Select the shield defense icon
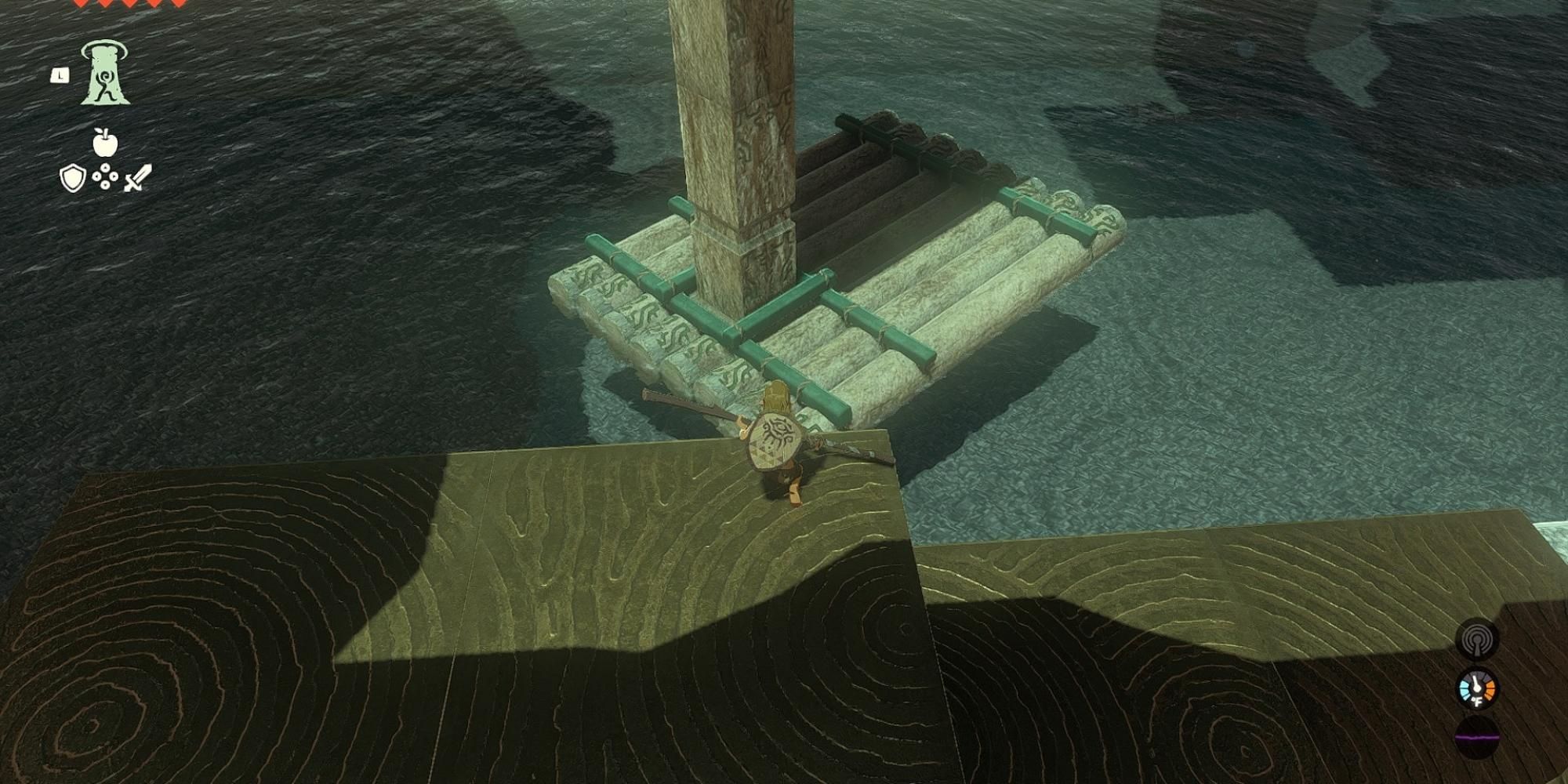This screenshot has height=784, width=1568. click(x=71, y=176)
